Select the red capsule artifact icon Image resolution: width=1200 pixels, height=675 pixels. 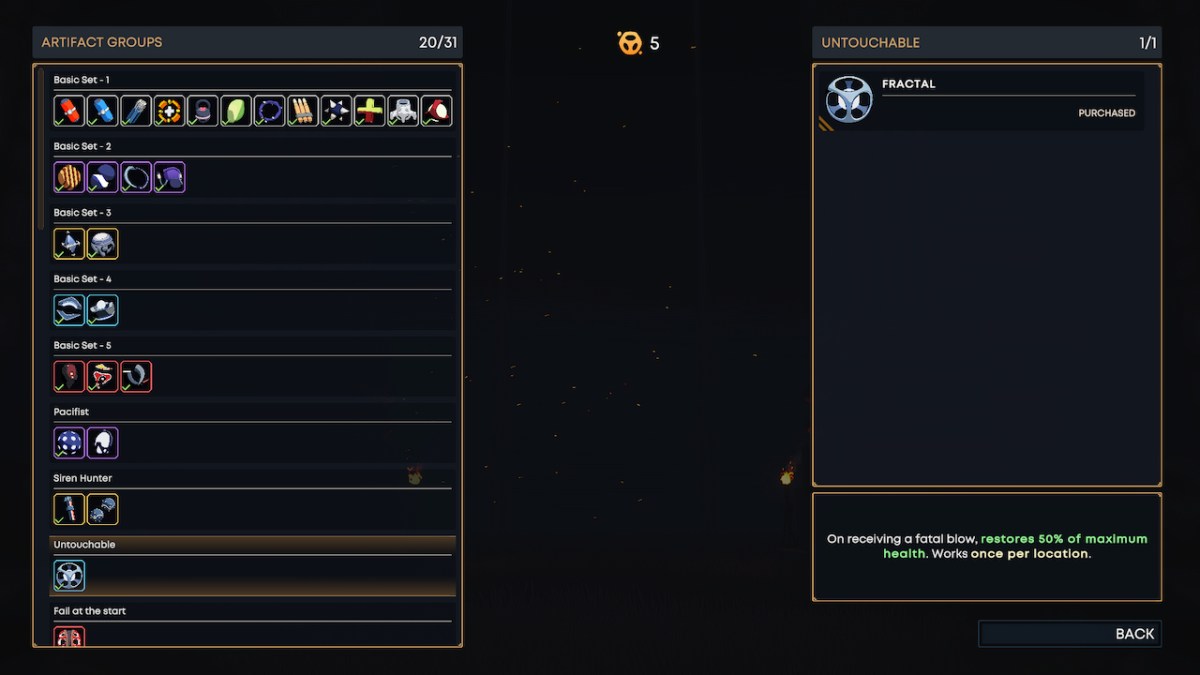pos(69,110)
